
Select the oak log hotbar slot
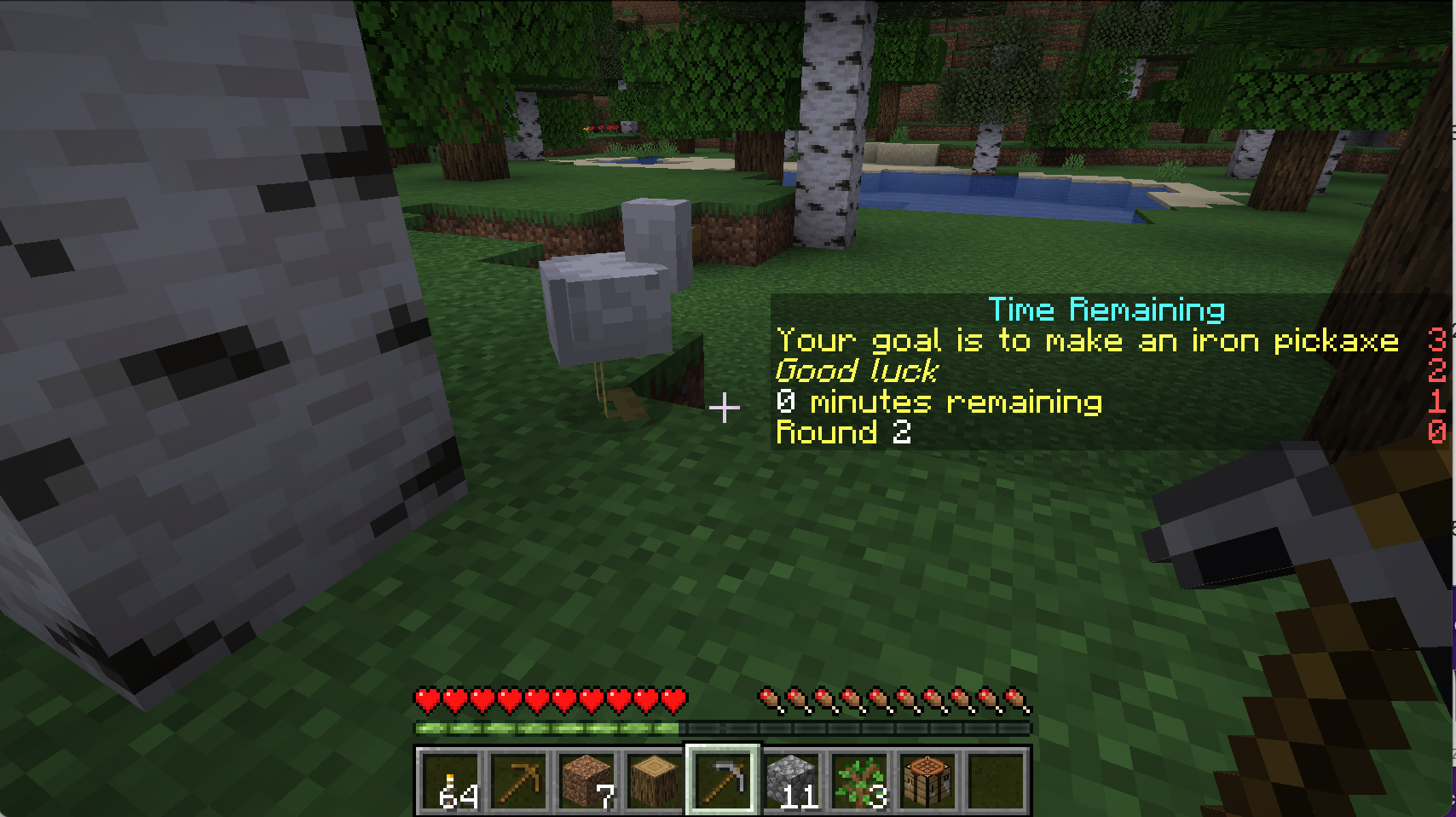[655, 780]
